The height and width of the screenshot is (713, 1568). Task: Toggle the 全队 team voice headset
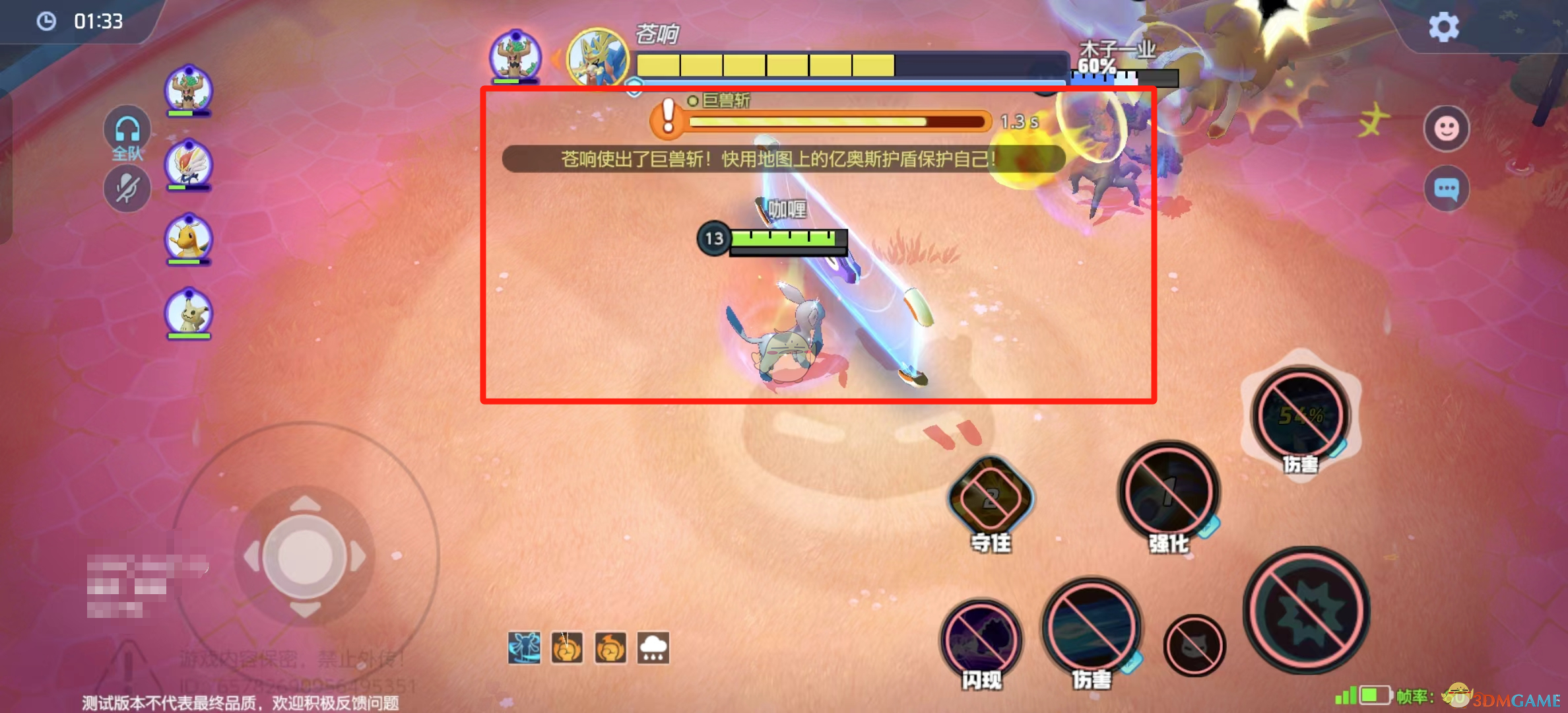[127, 131]
